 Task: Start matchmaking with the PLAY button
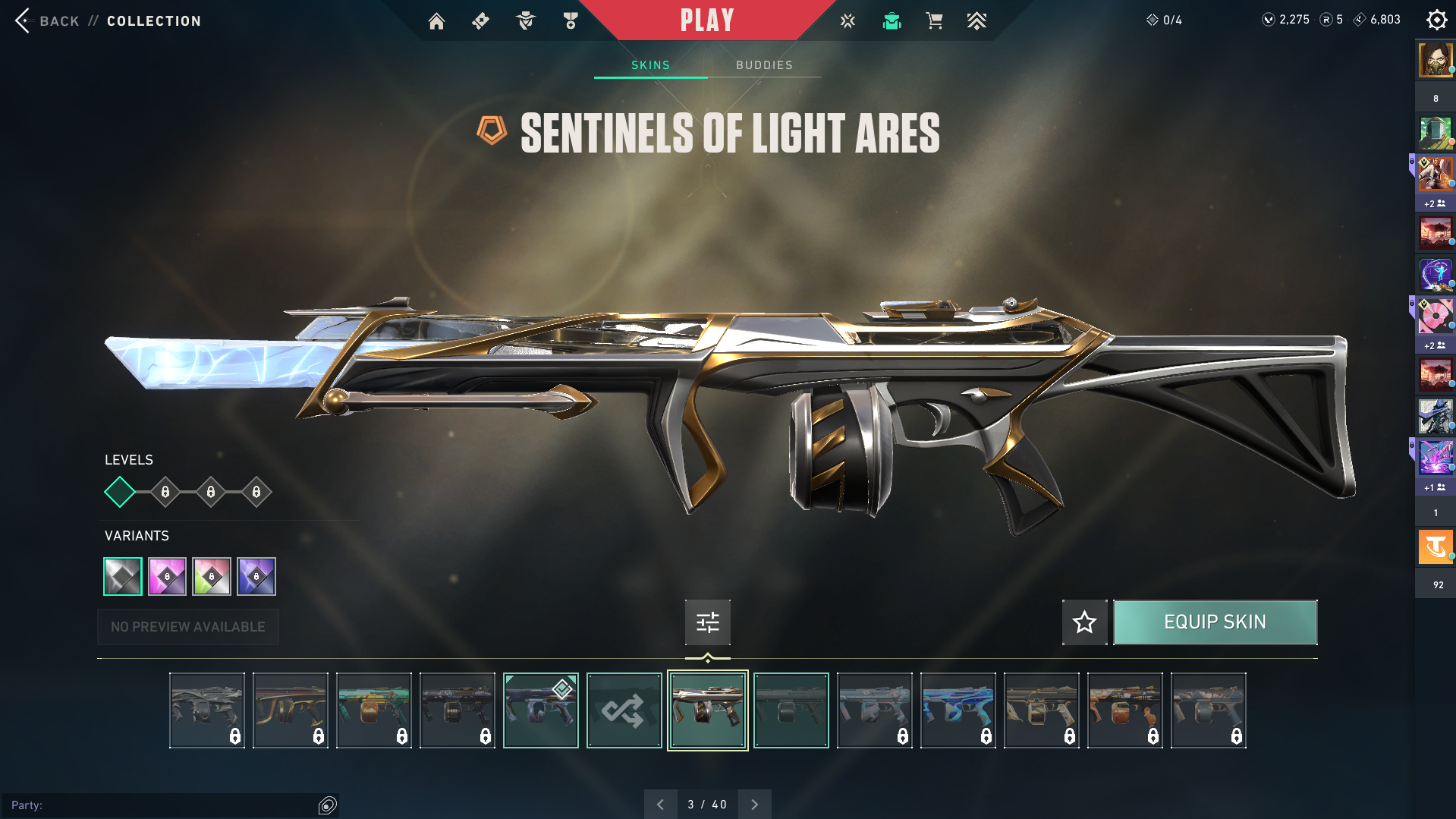click(706, 20)
